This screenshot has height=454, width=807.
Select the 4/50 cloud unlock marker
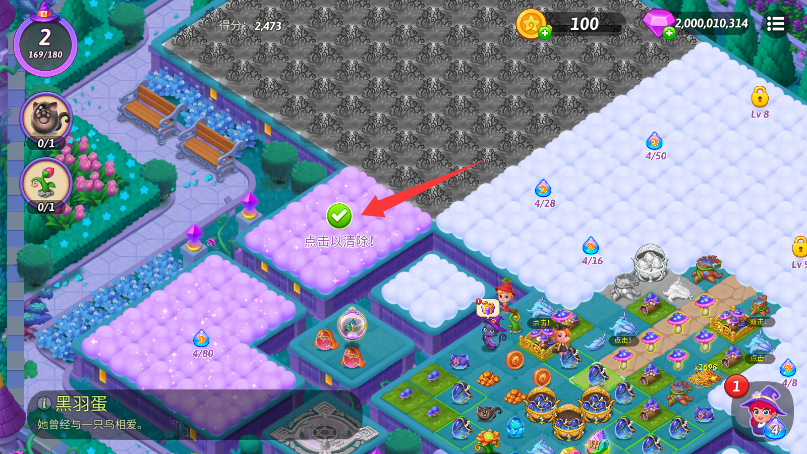coord(655,142)
